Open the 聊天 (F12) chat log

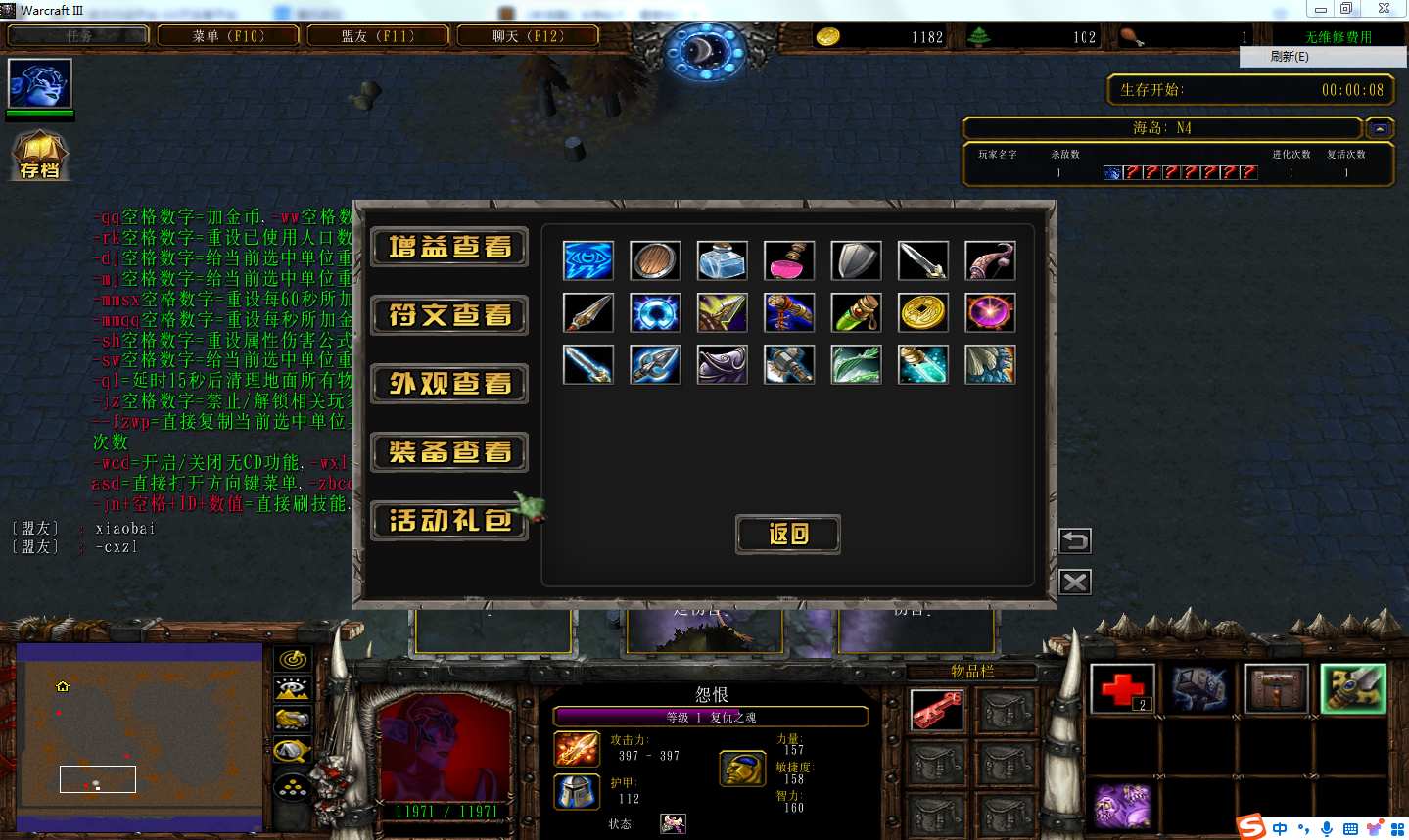tap(528, 36)
